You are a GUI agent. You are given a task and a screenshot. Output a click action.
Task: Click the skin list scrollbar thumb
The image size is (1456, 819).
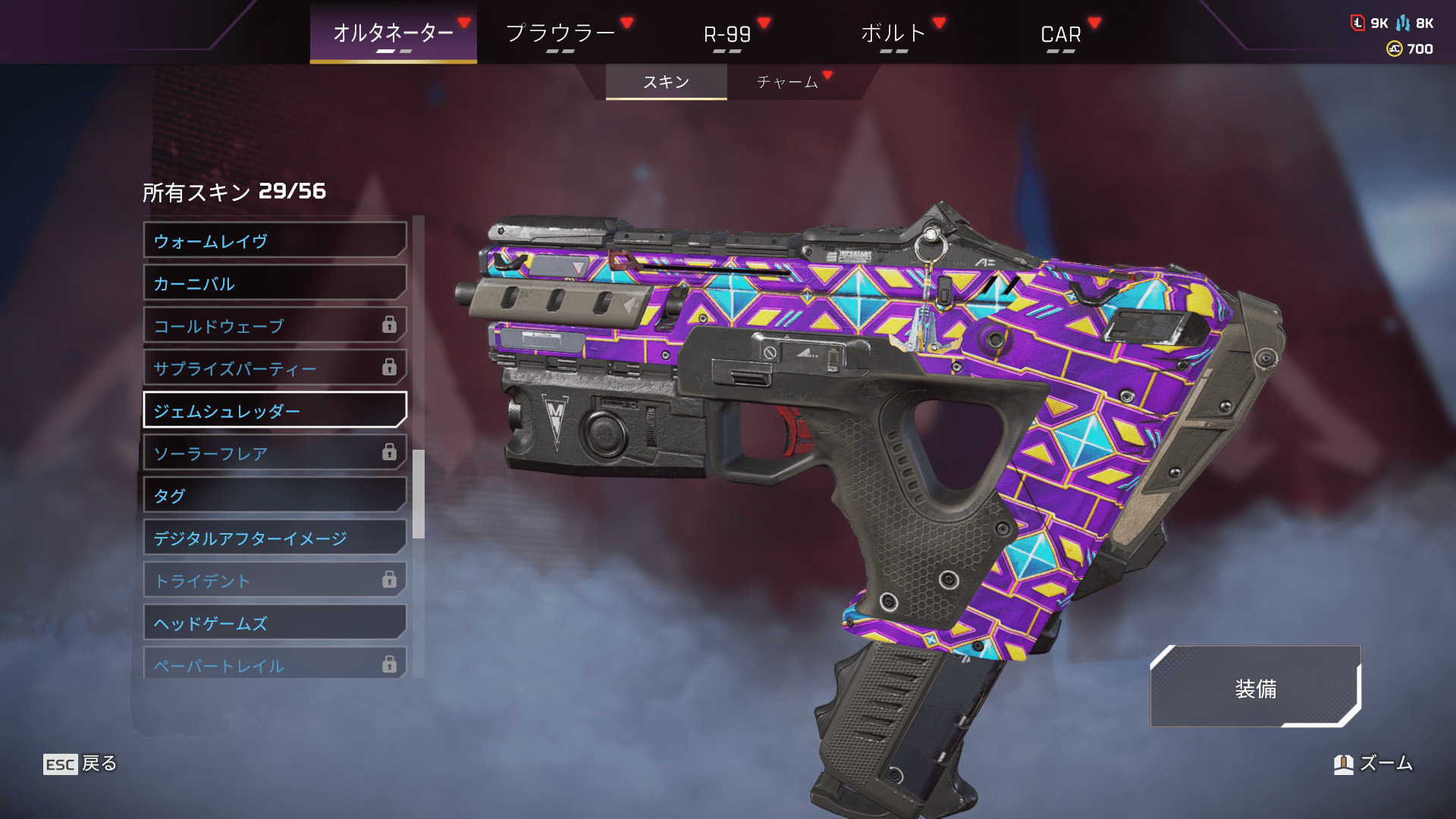coord(419,494)
